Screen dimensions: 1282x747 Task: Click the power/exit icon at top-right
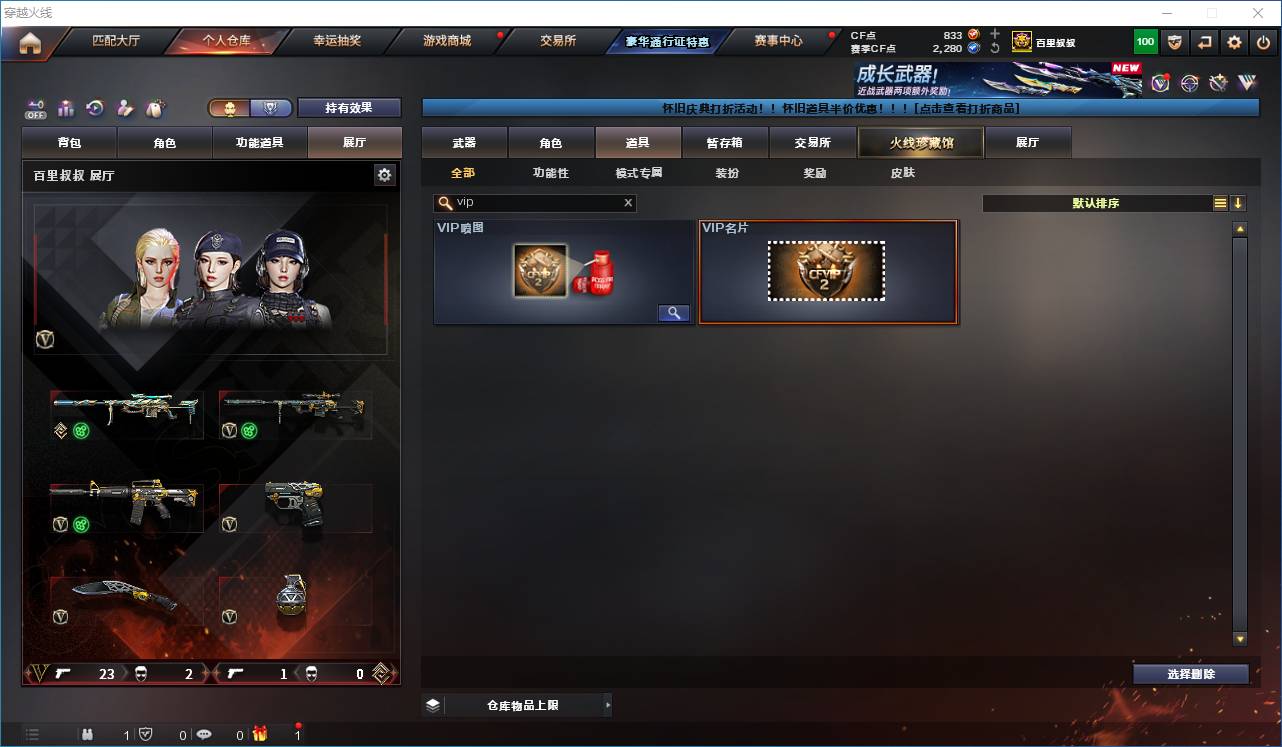[1260, 42]
